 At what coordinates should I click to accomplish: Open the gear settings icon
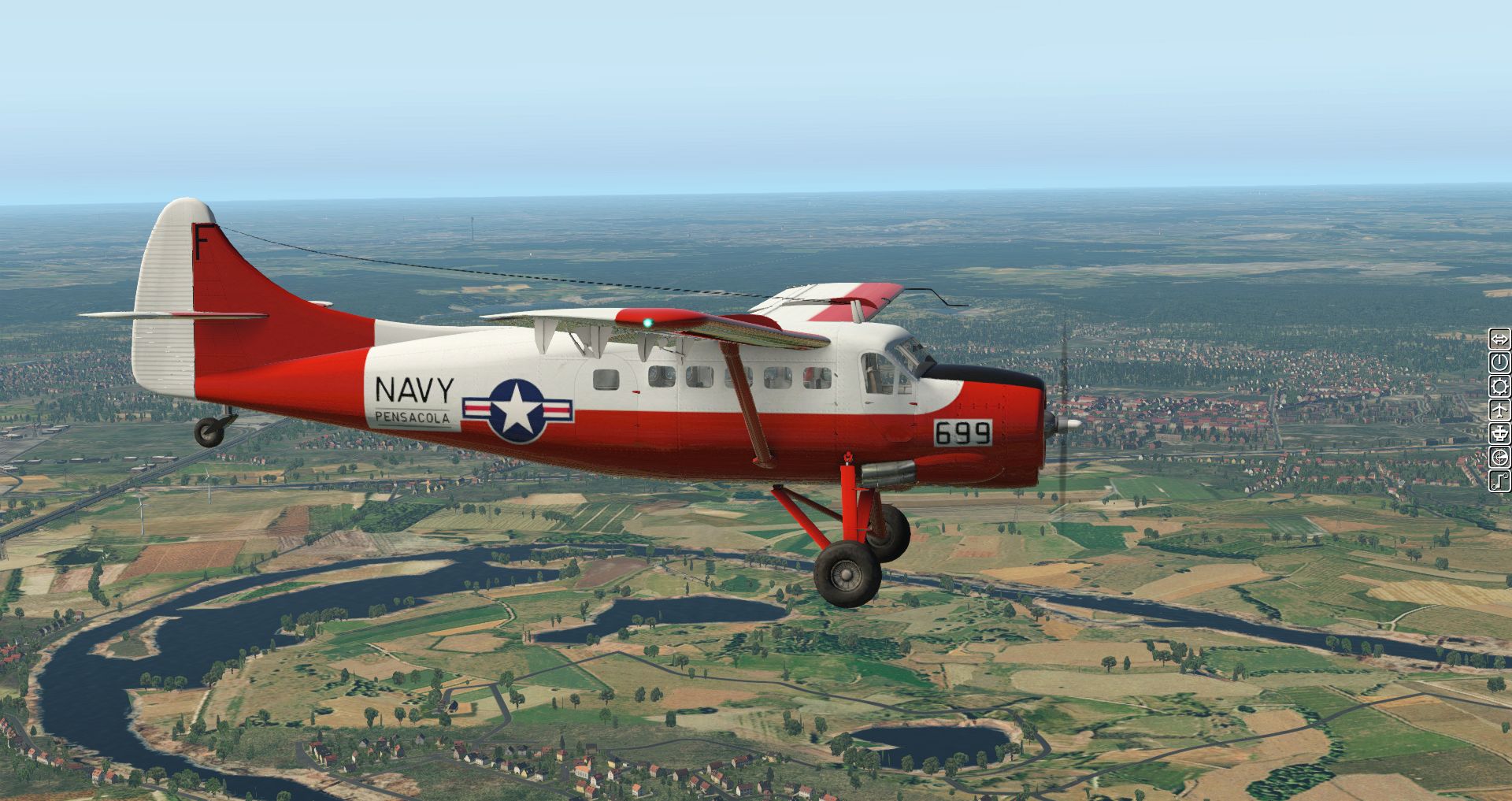point(1499,386)
